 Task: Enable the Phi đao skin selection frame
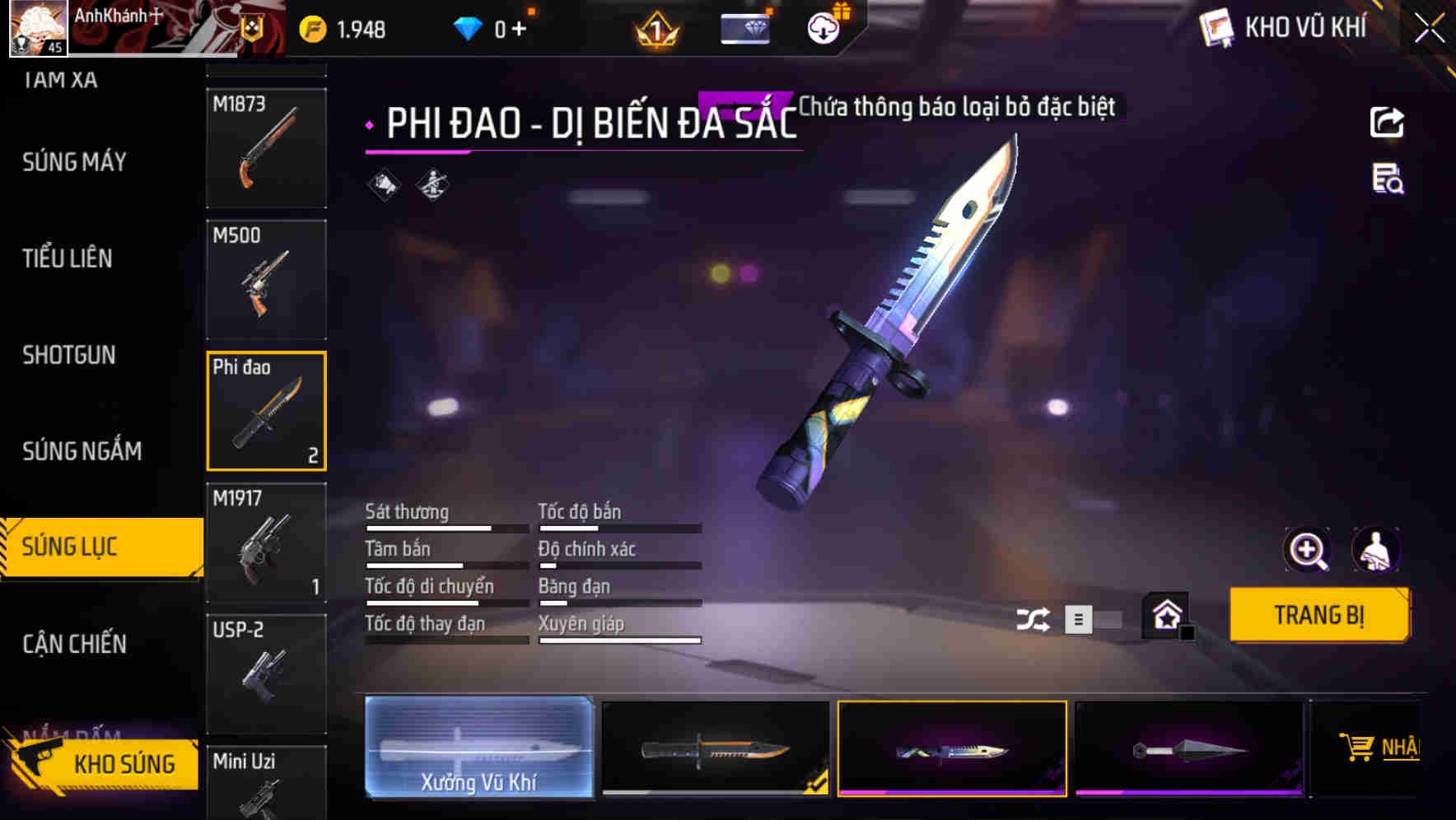click(266, 411)
